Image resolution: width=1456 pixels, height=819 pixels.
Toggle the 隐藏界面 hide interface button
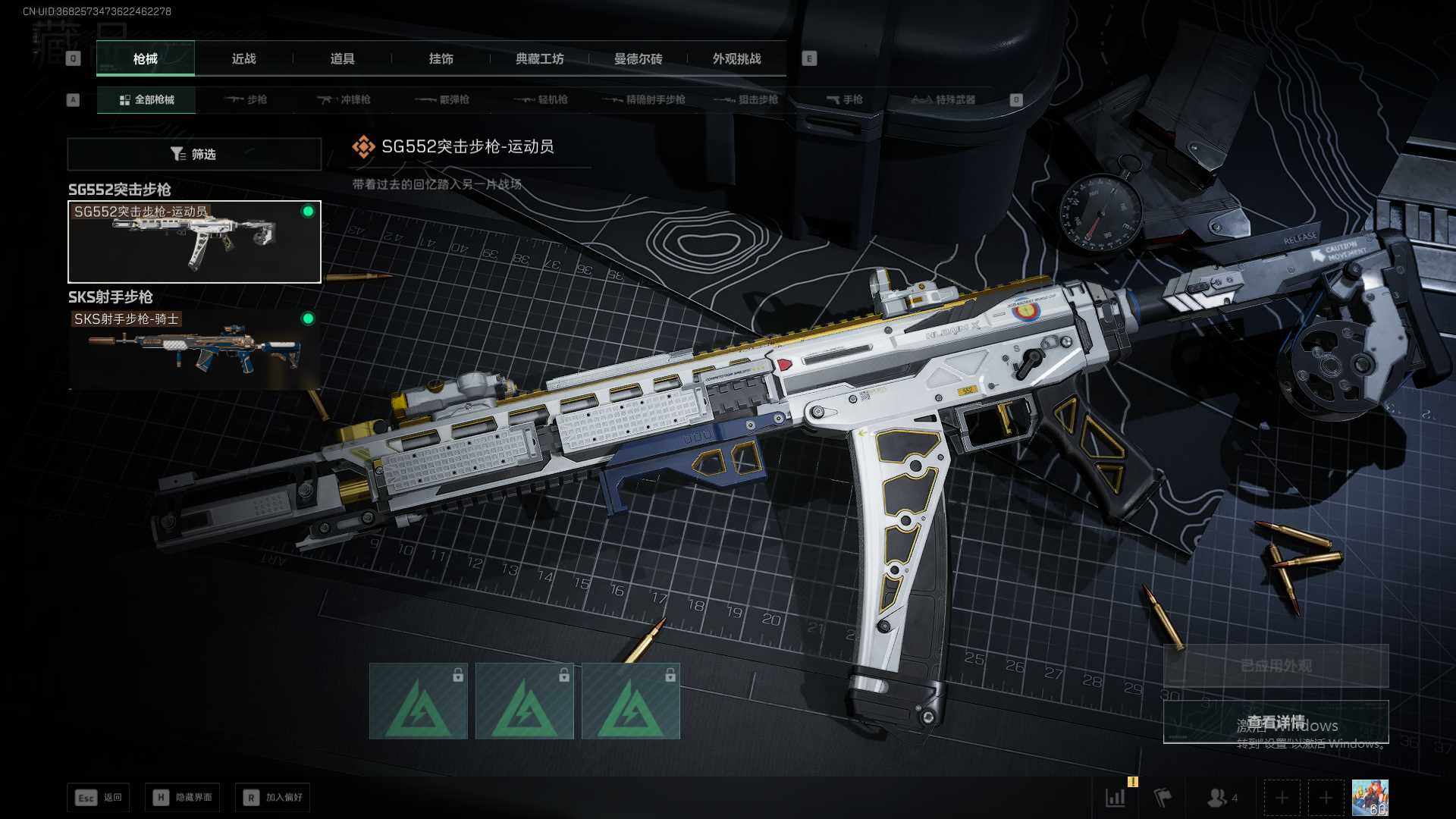click(x=183, y=797)
